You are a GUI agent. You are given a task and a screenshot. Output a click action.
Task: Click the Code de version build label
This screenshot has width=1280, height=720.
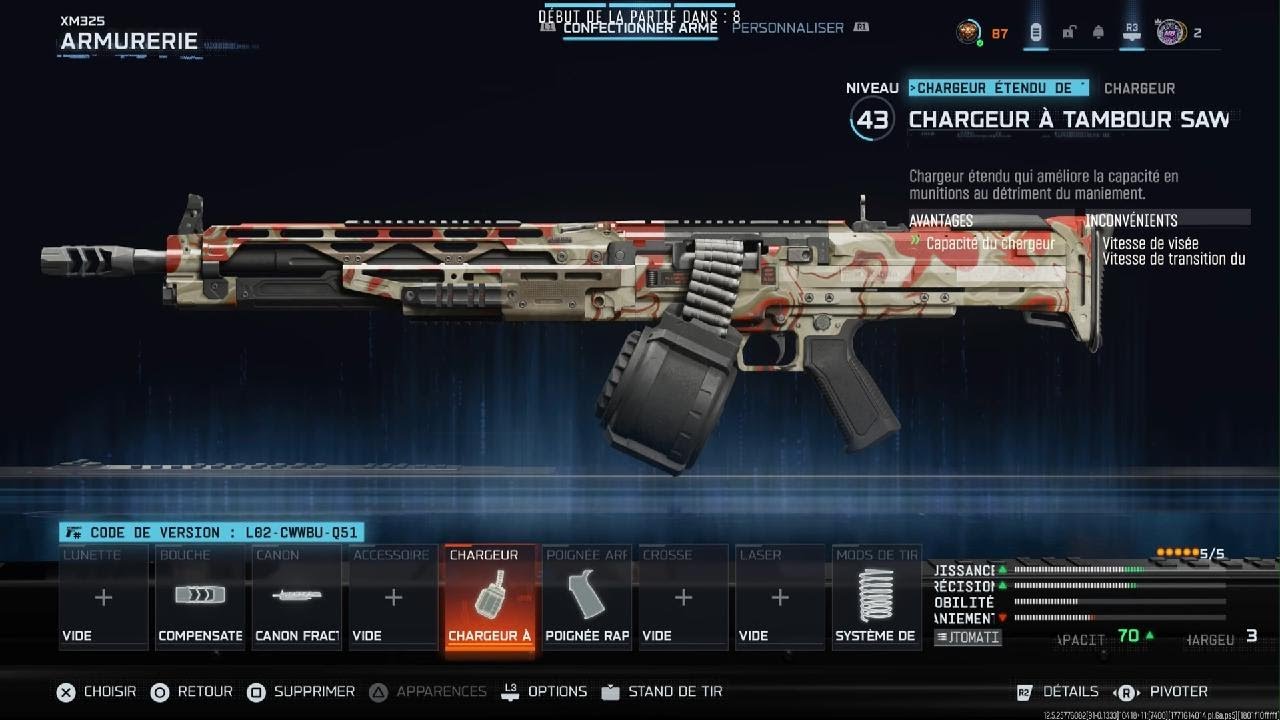tap(211, 533)
